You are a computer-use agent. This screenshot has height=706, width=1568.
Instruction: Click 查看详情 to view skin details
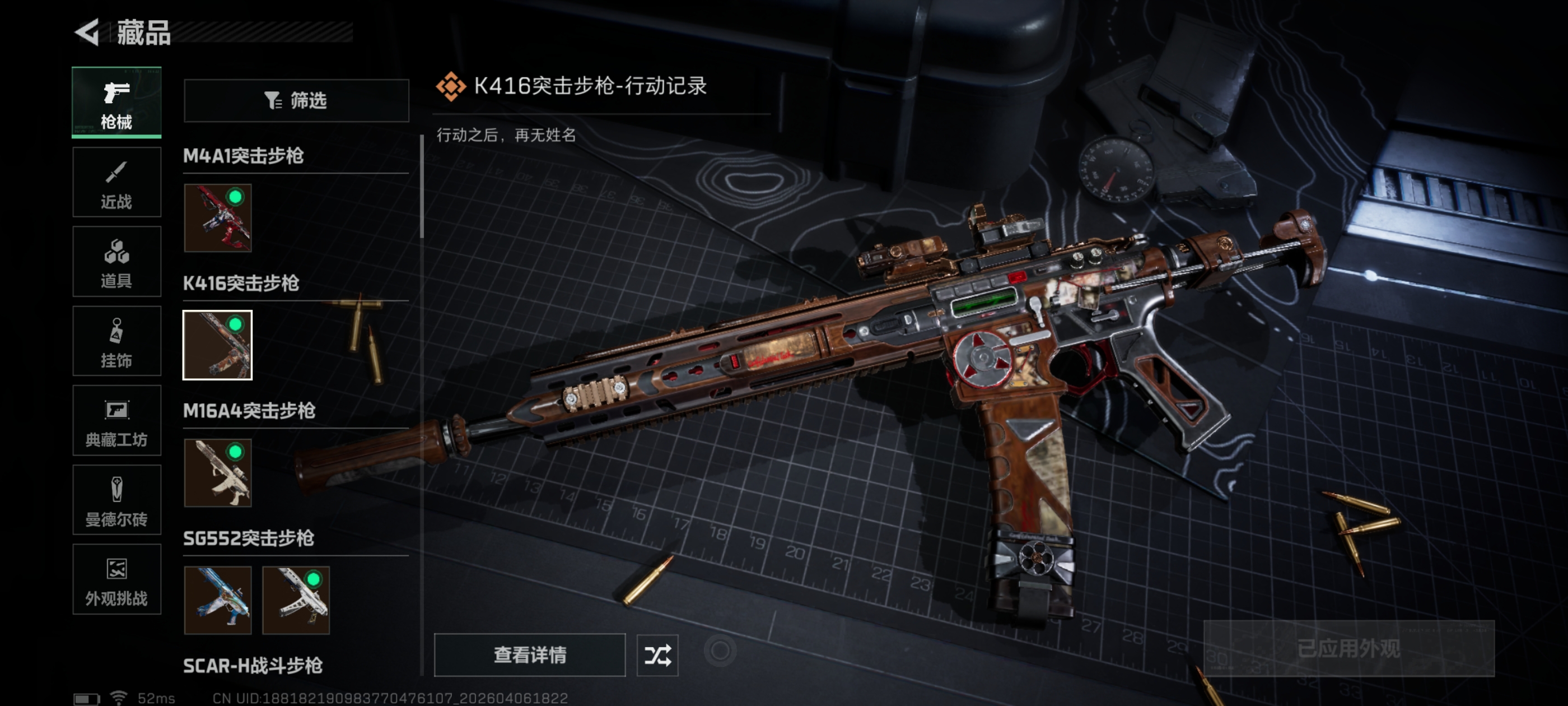(x=529, y=655)
